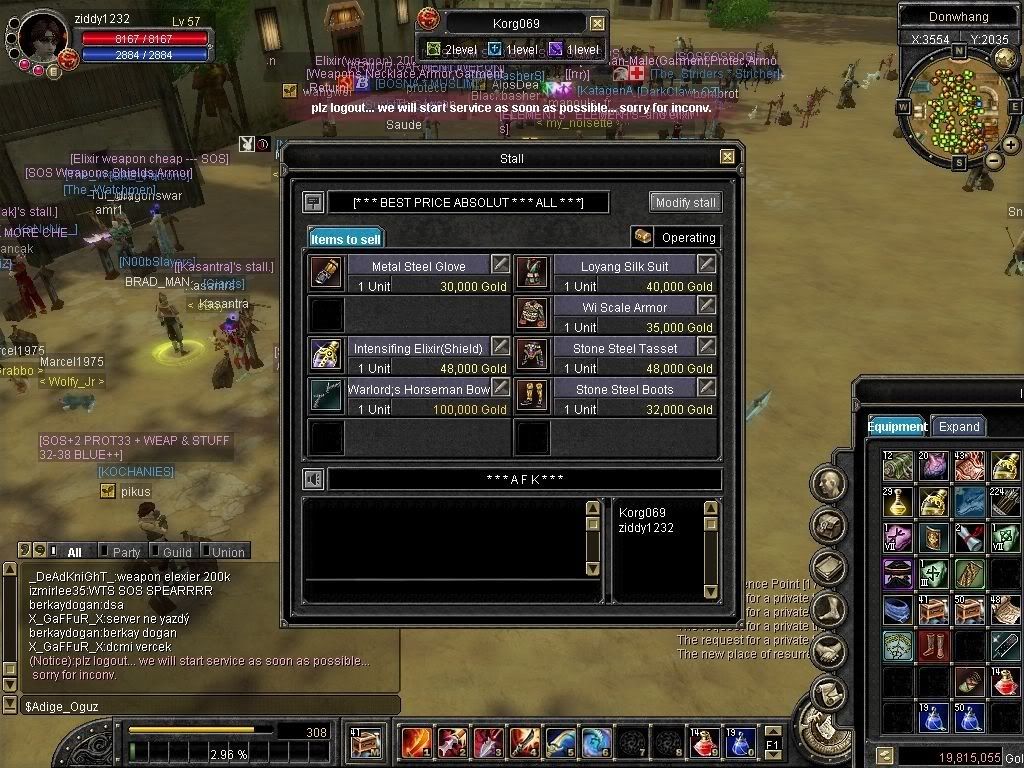Show the Union chat tab
1024x768 pixels.
click(227, 552)
